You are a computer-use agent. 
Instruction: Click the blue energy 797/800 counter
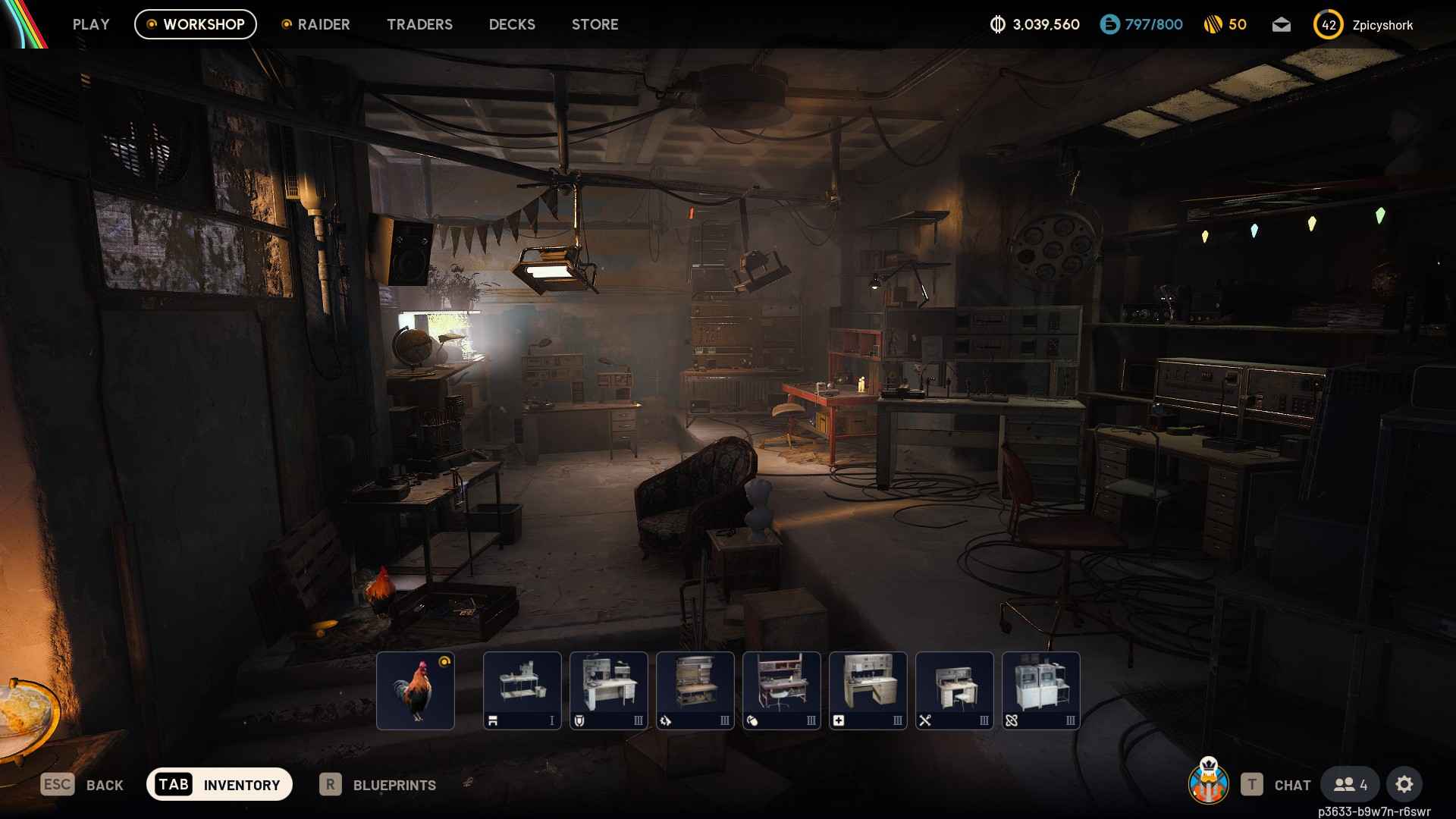click(x=1141, y=24)
